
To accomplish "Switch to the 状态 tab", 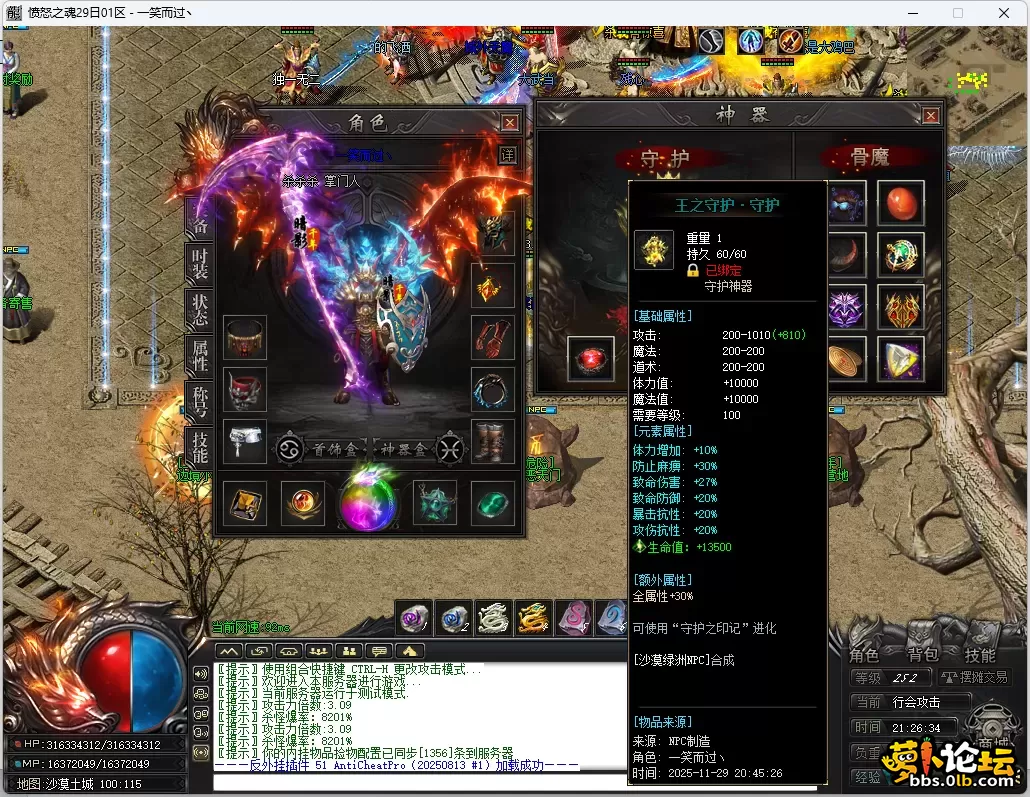I will click(200, 309).
